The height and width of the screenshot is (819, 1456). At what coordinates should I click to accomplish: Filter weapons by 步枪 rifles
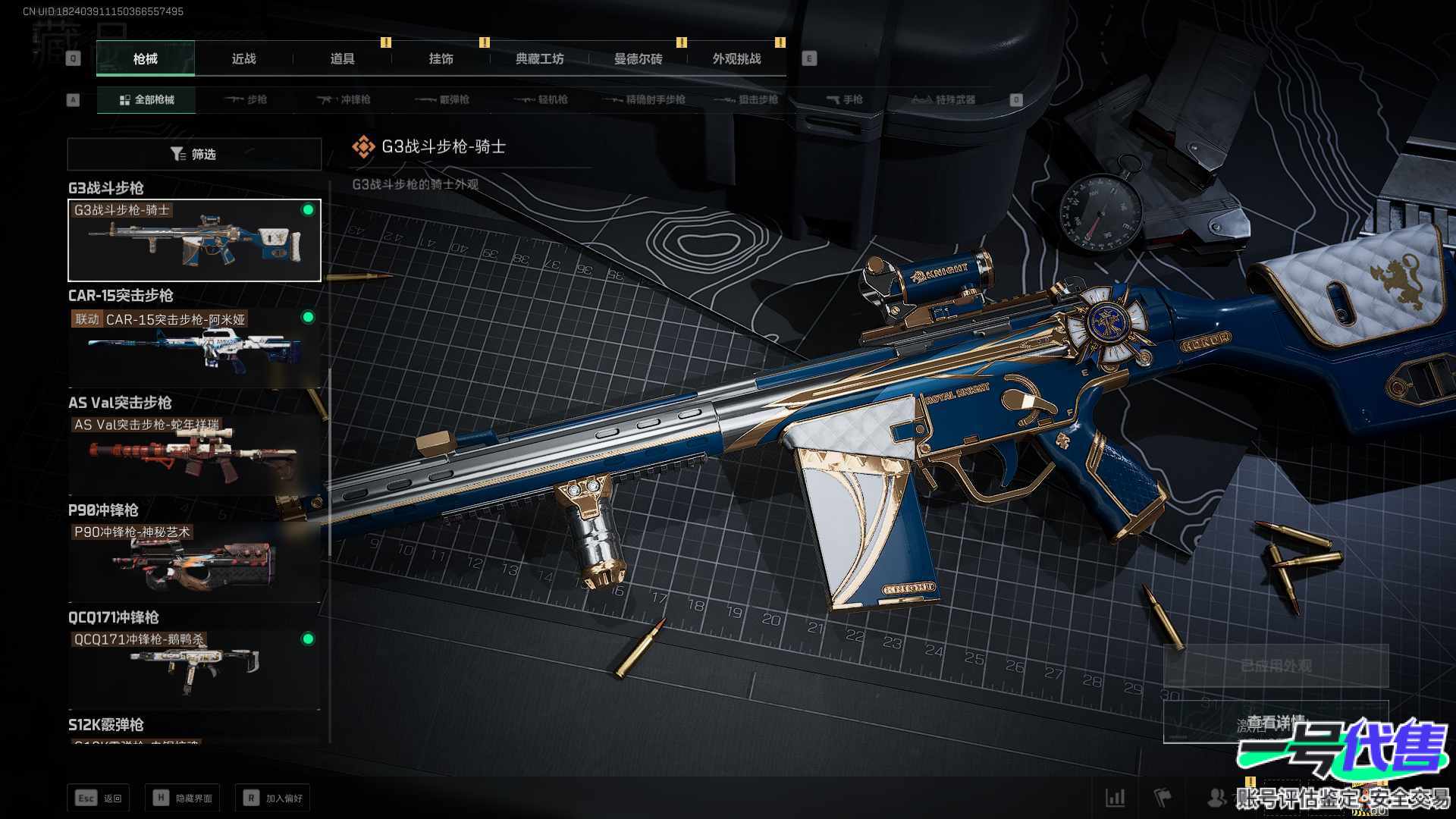[246, 99]
